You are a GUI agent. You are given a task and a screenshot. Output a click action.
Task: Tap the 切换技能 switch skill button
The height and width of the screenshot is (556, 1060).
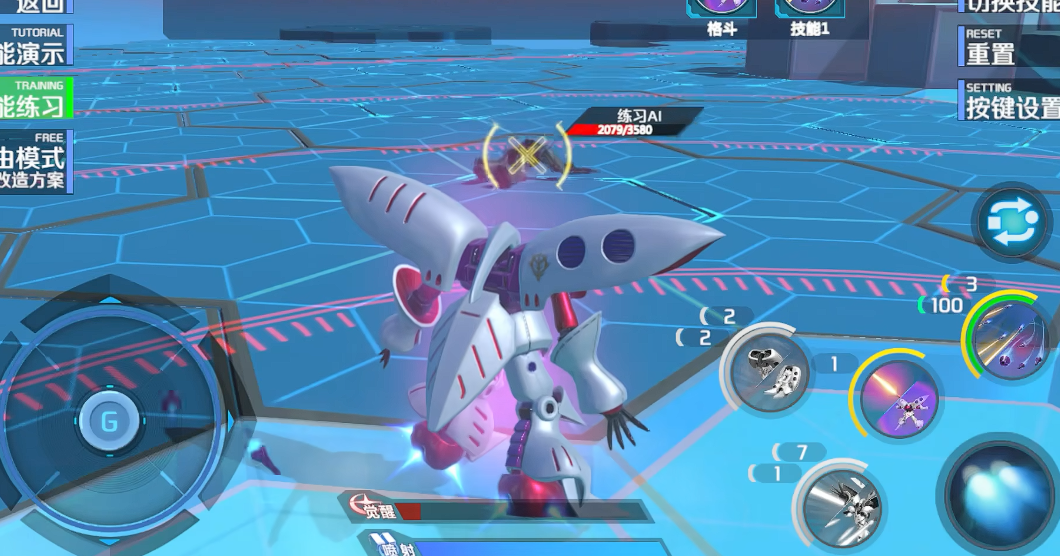coord(1010,6)
